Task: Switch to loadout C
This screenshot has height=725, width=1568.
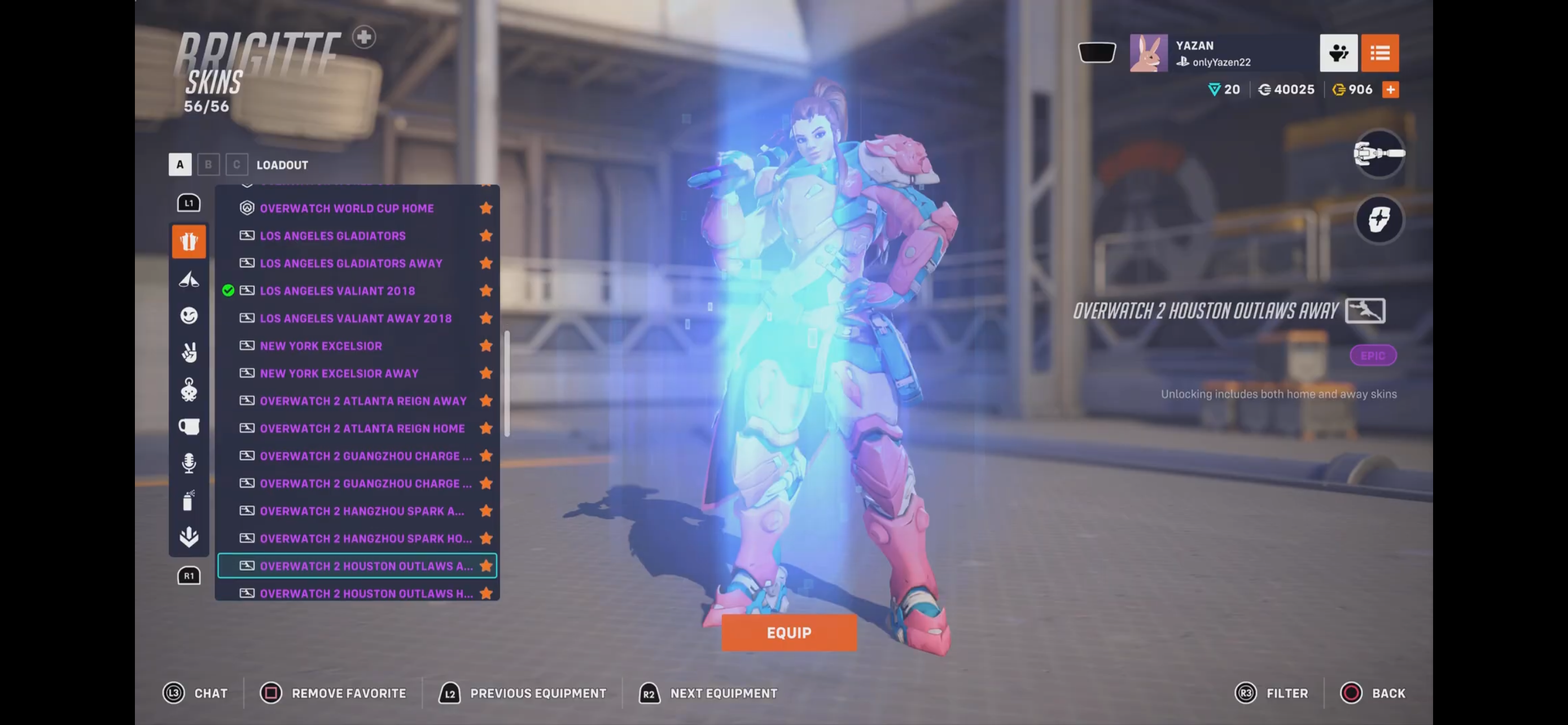Action: click(236, 164)
